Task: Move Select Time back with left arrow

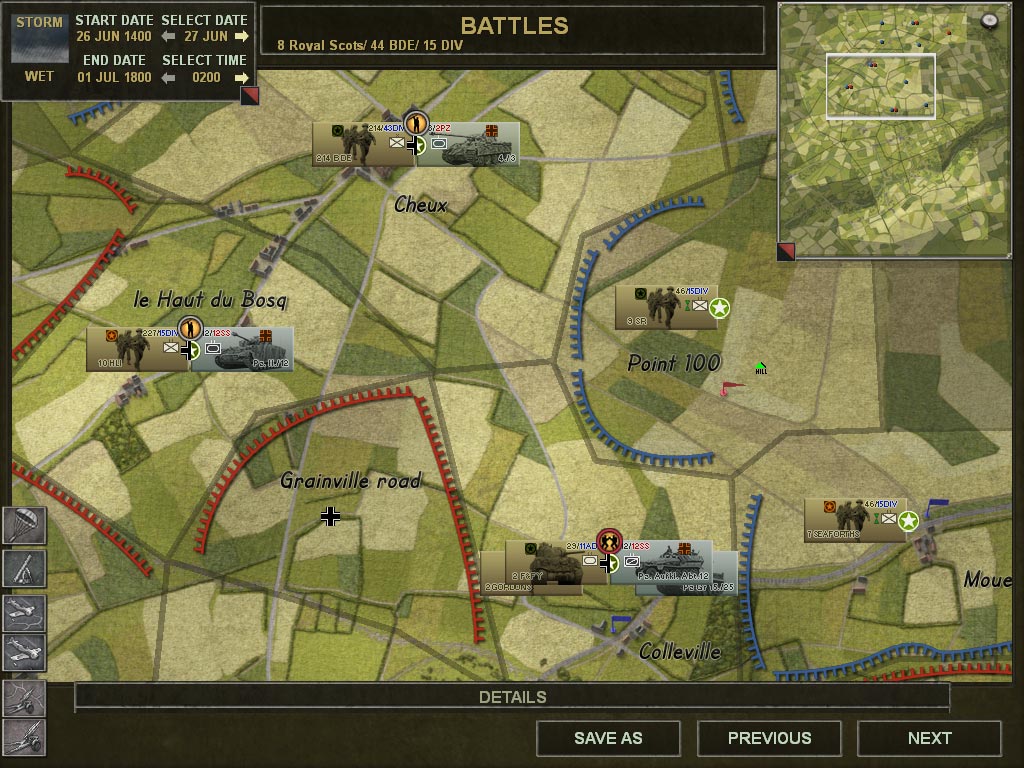Action: click(169, 77)
